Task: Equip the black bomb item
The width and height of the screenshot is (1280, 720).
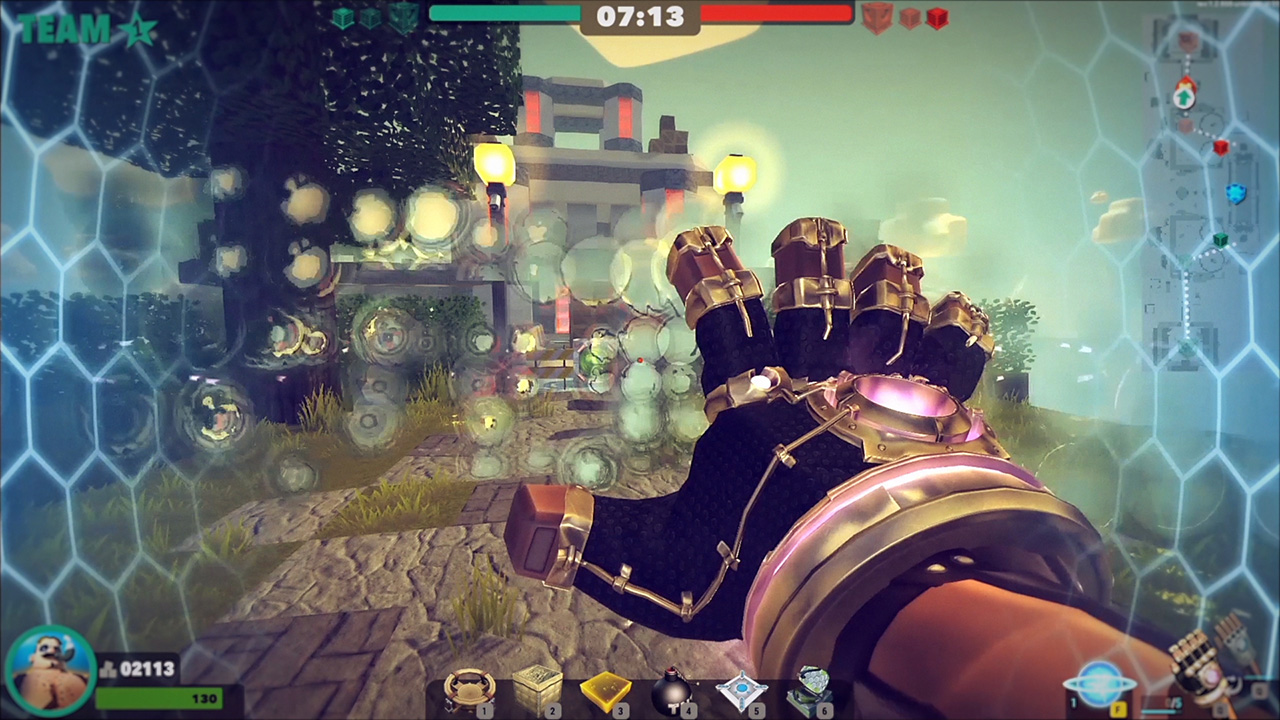Action: 672,690
